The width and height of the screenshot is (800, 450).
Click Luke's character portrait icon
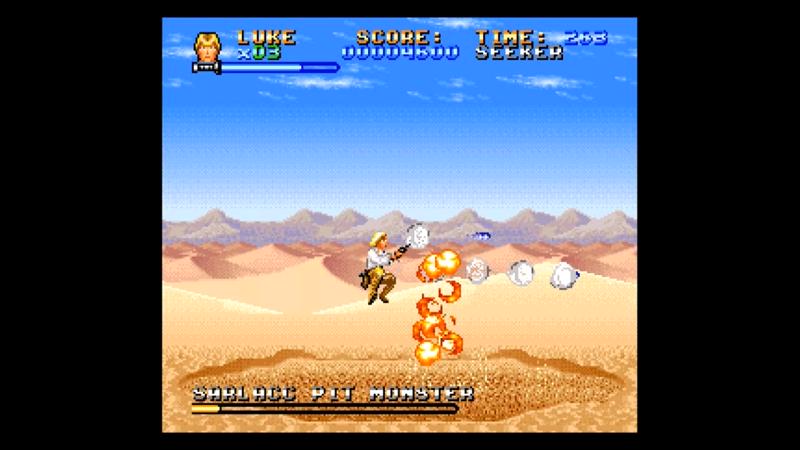tap(207, 46)
